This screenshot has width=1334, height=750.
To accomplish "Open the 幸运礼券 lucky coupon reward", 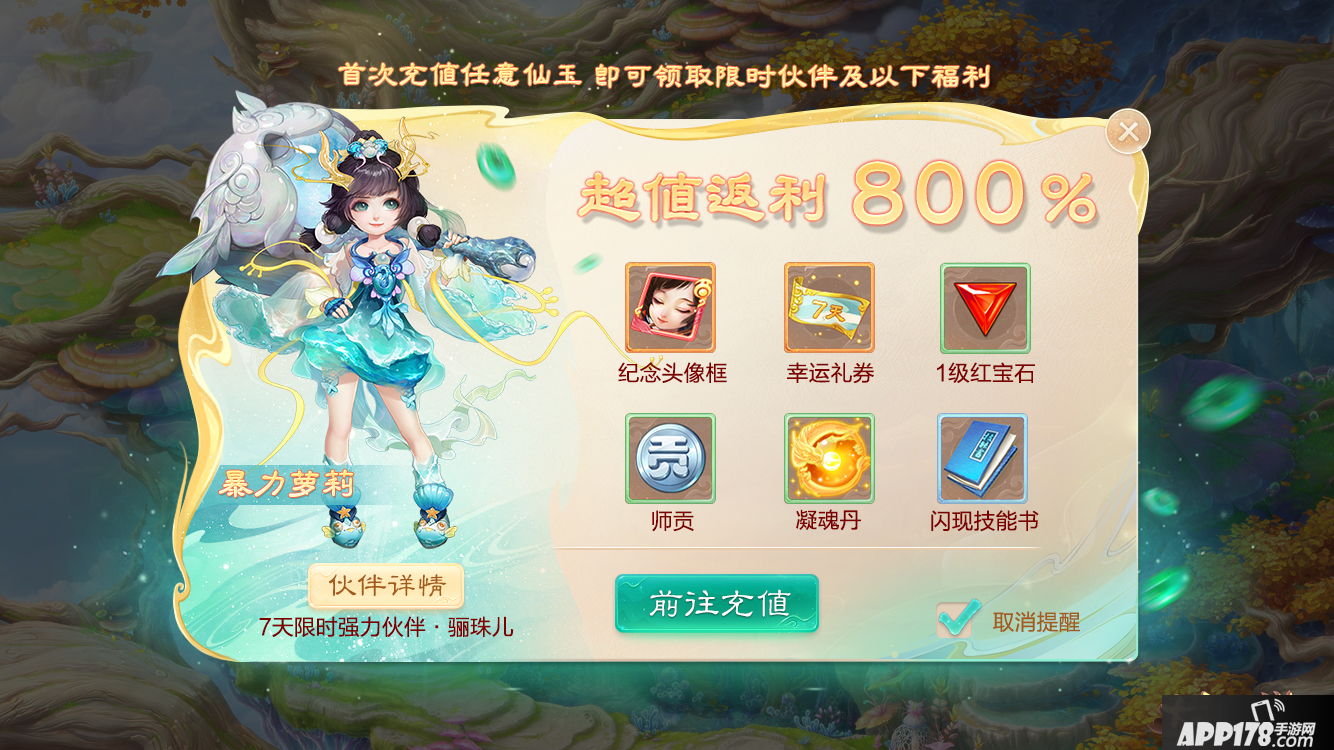I will click(x=830, y=305).
